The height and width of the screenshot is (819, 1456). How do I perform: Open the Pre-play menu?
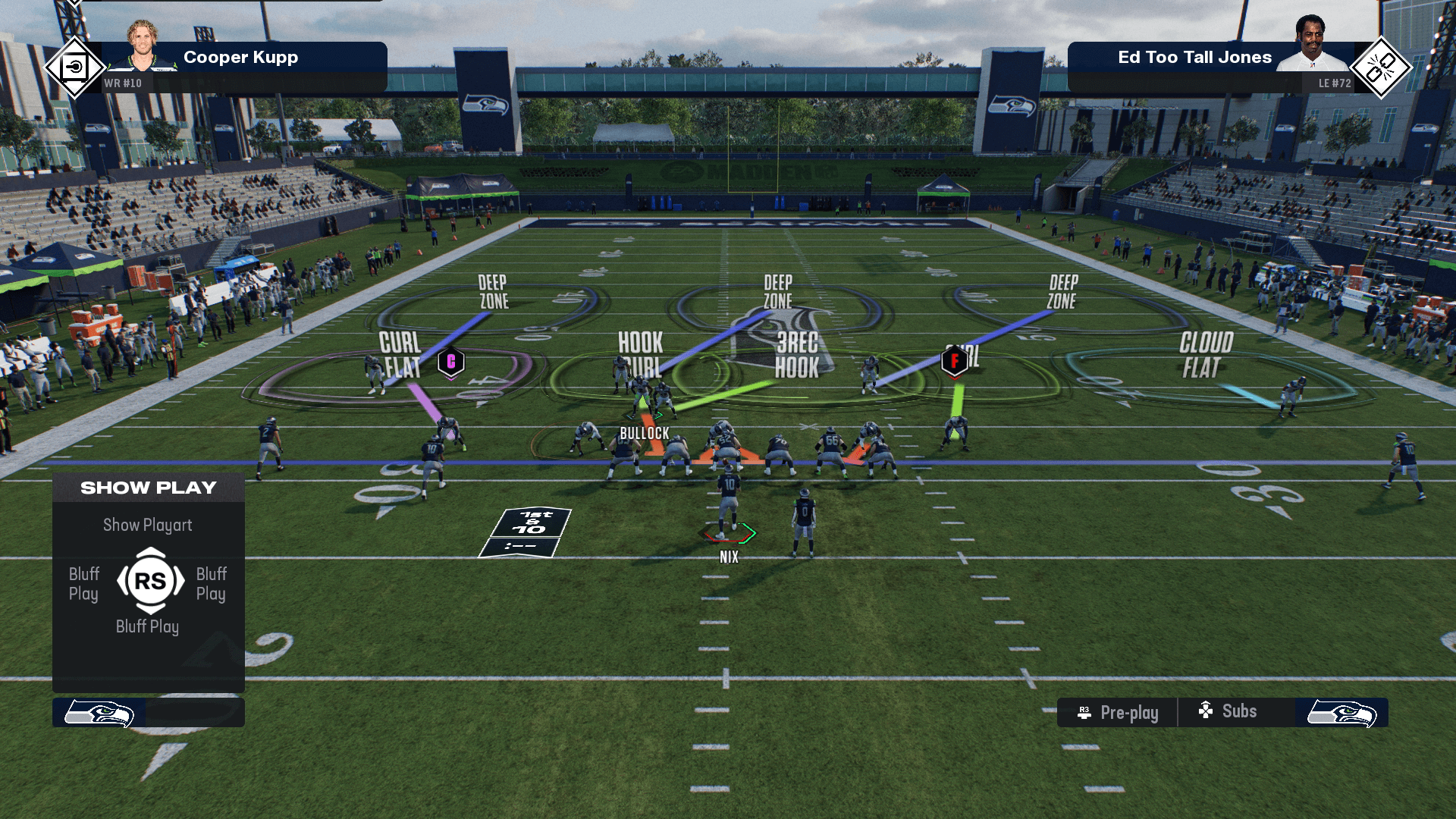coord(1119,713)
